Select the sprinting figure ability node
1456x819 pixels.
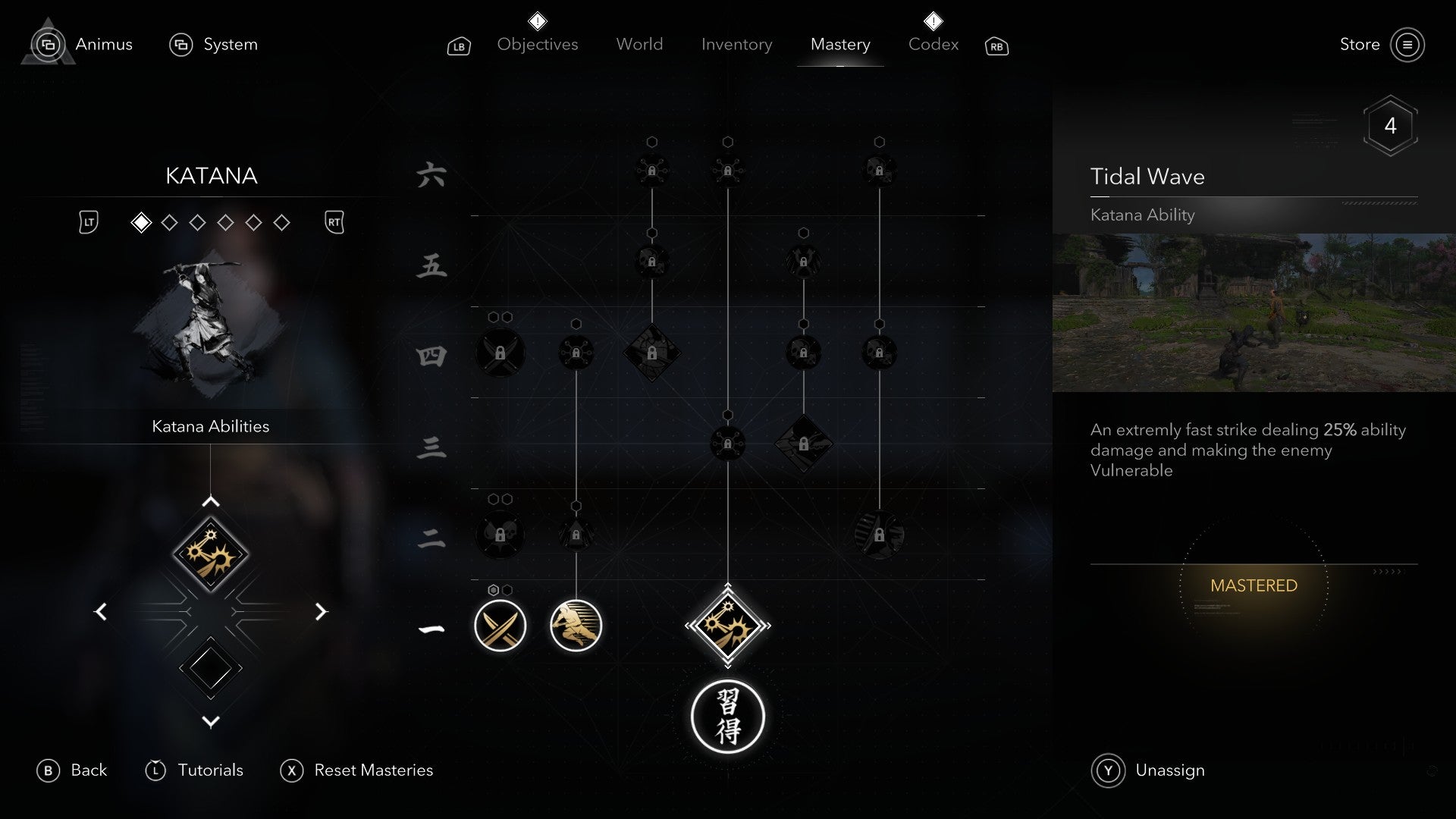[576, 626]
